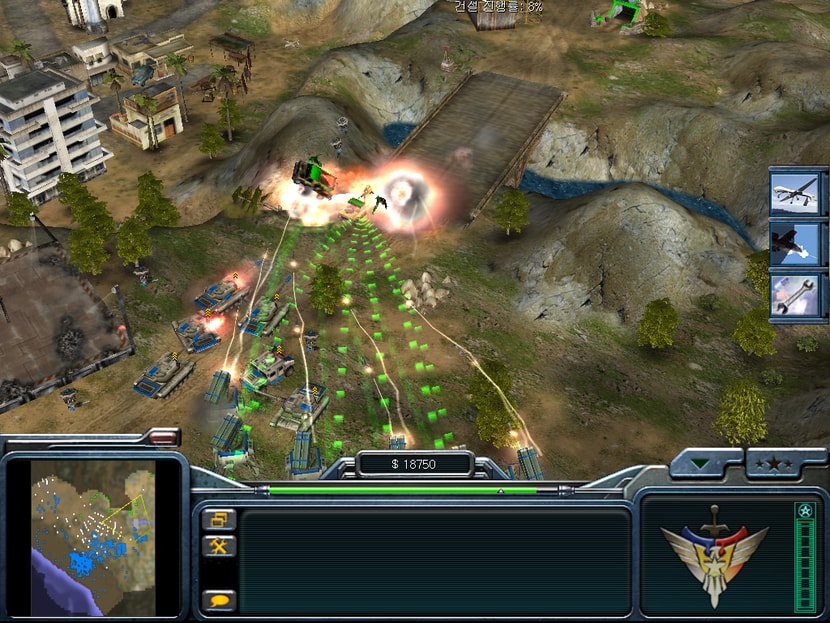The height and width of the screenshot is (623, 830).
Task: Open the chat speech bubble button
Action: click(217, 600)
